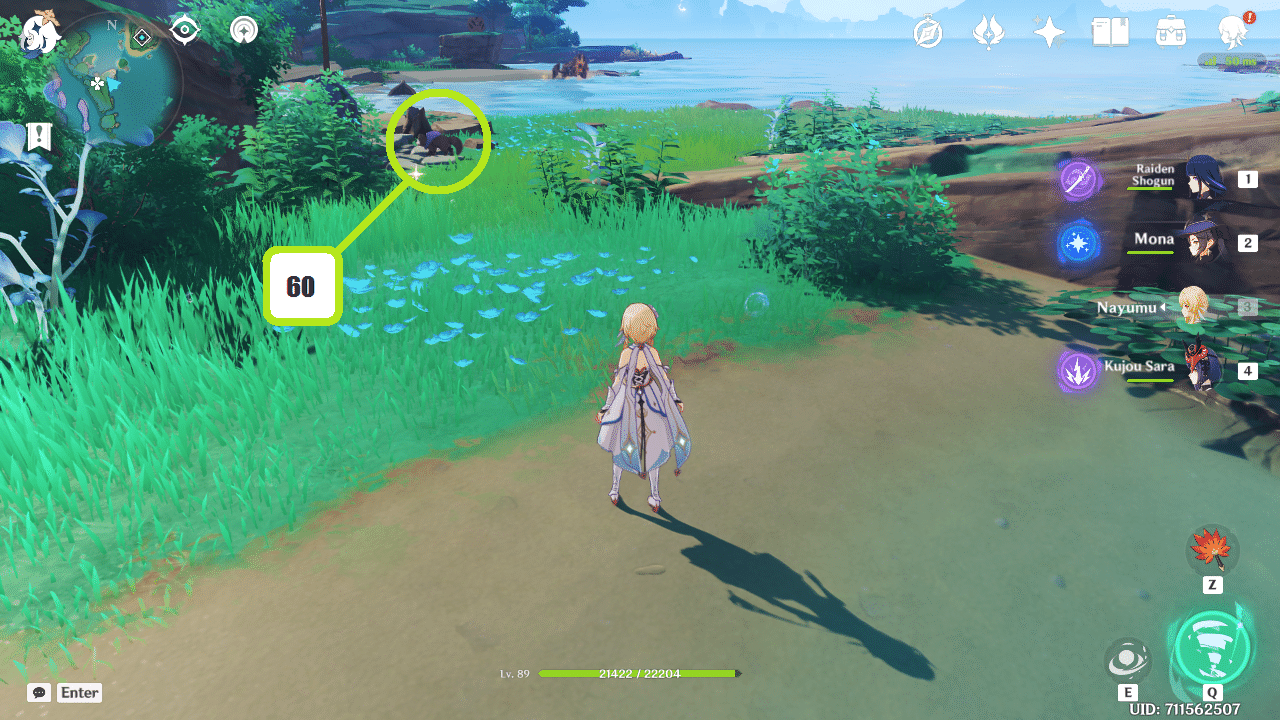Image resolution: width=1280 pixels, height=720 pixels.
Task: Open the Paimon Menu with notification badge
Action: pyautogui.click(x=1233, y=31)
